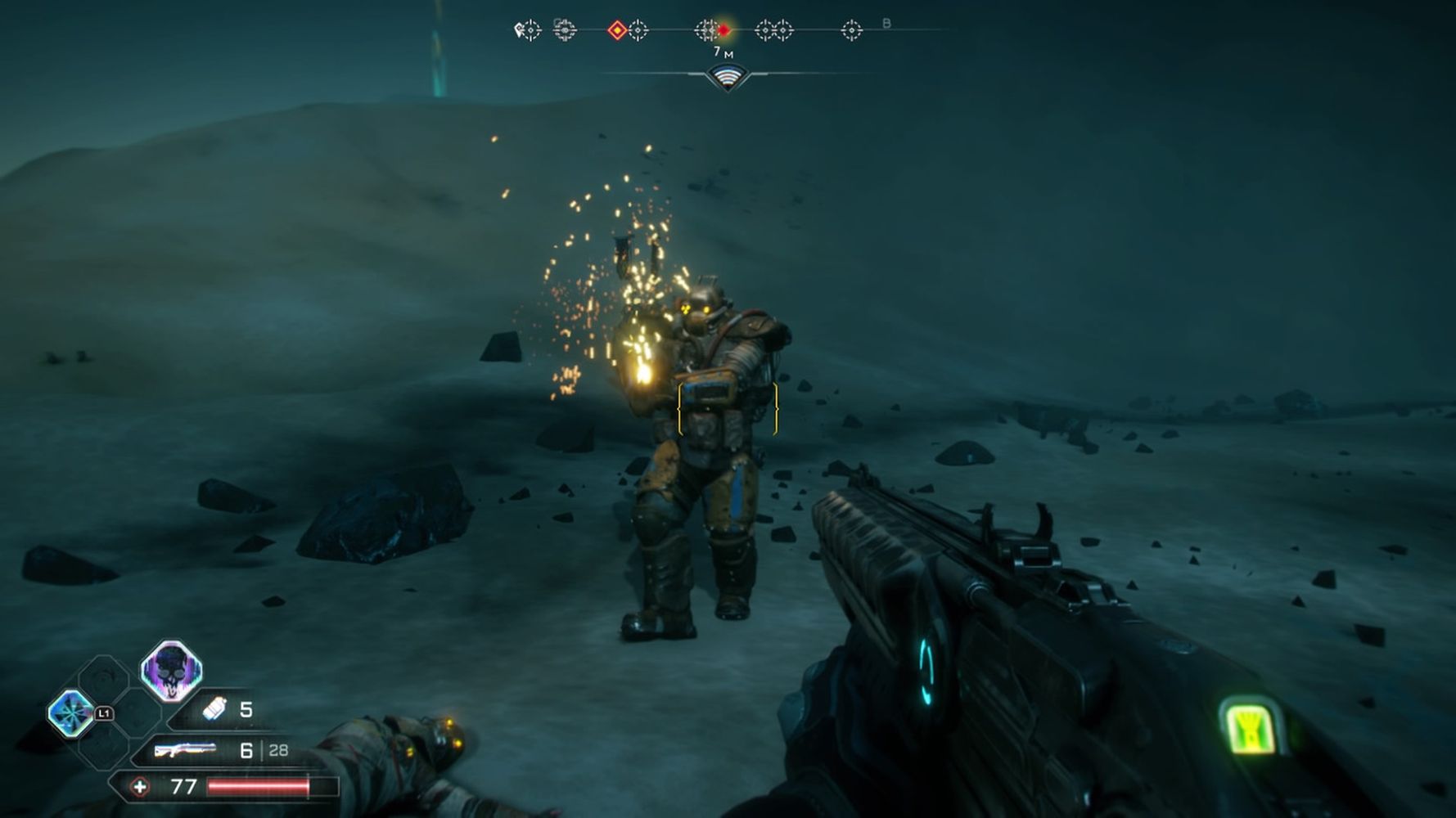The height and width of the screenshot is (818, 1456).
Task: Trigger the blue shatter ability icon
Action: 70,712
